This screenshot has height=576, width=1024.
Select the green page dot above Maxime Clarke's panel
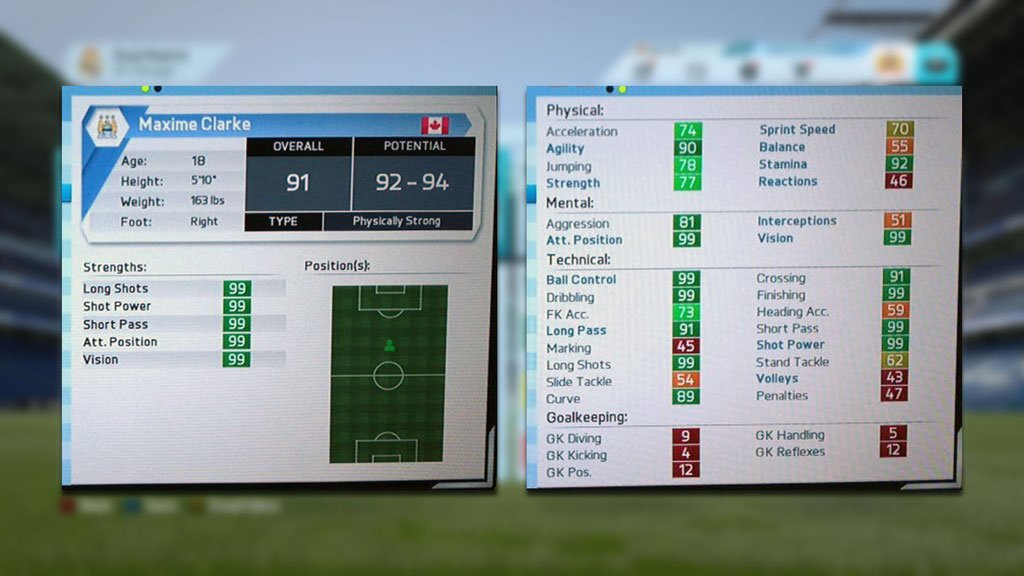tap(145, 89)
